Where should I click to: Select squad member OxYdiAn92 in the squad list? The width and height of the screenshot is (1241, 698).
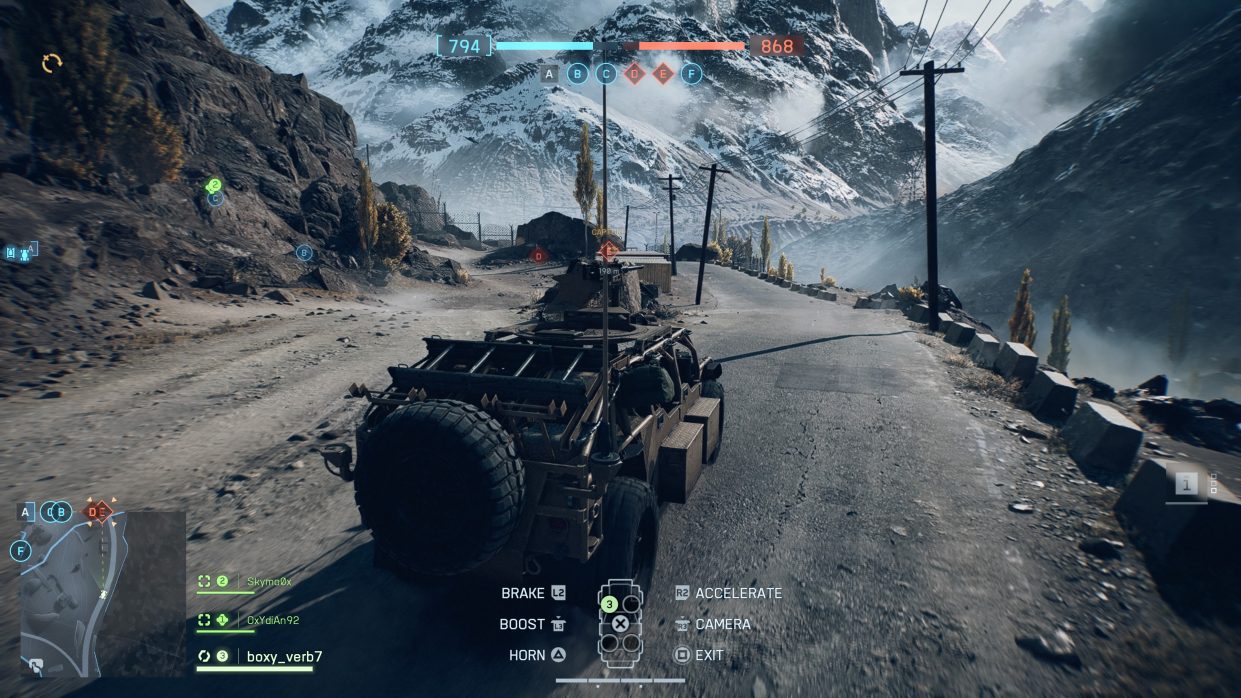(272, 620)
